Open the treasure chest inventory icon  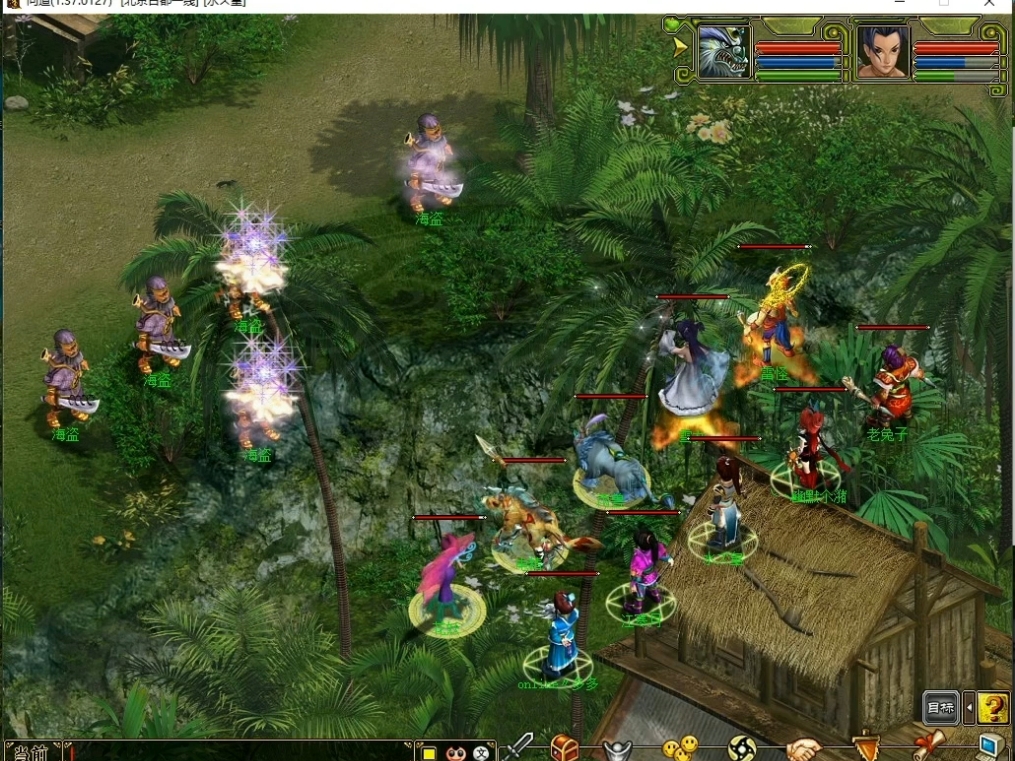point(565,748)
